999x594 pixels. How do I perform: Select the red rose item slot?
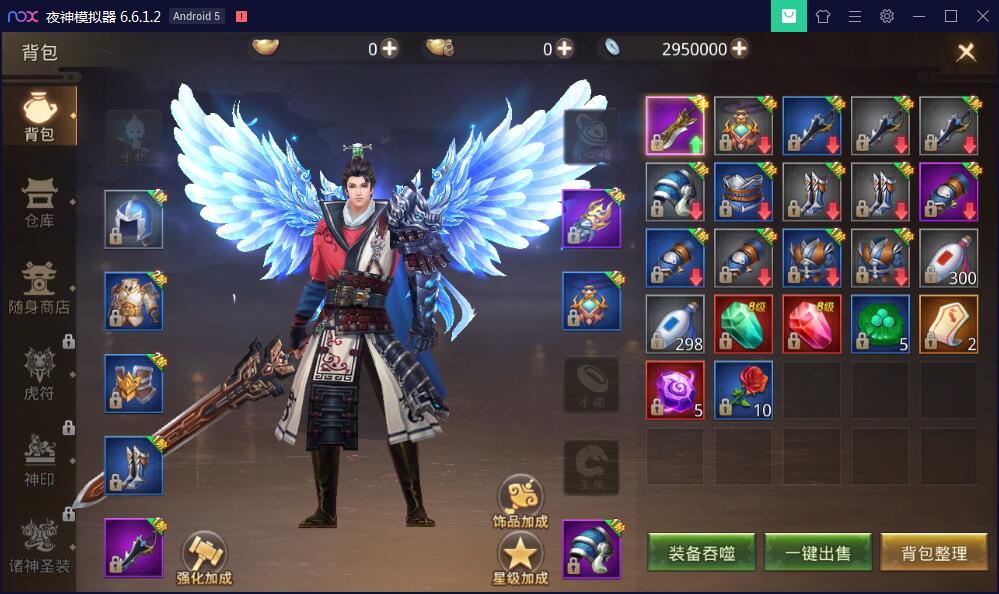pyautogui.click(x=743, y=390)
